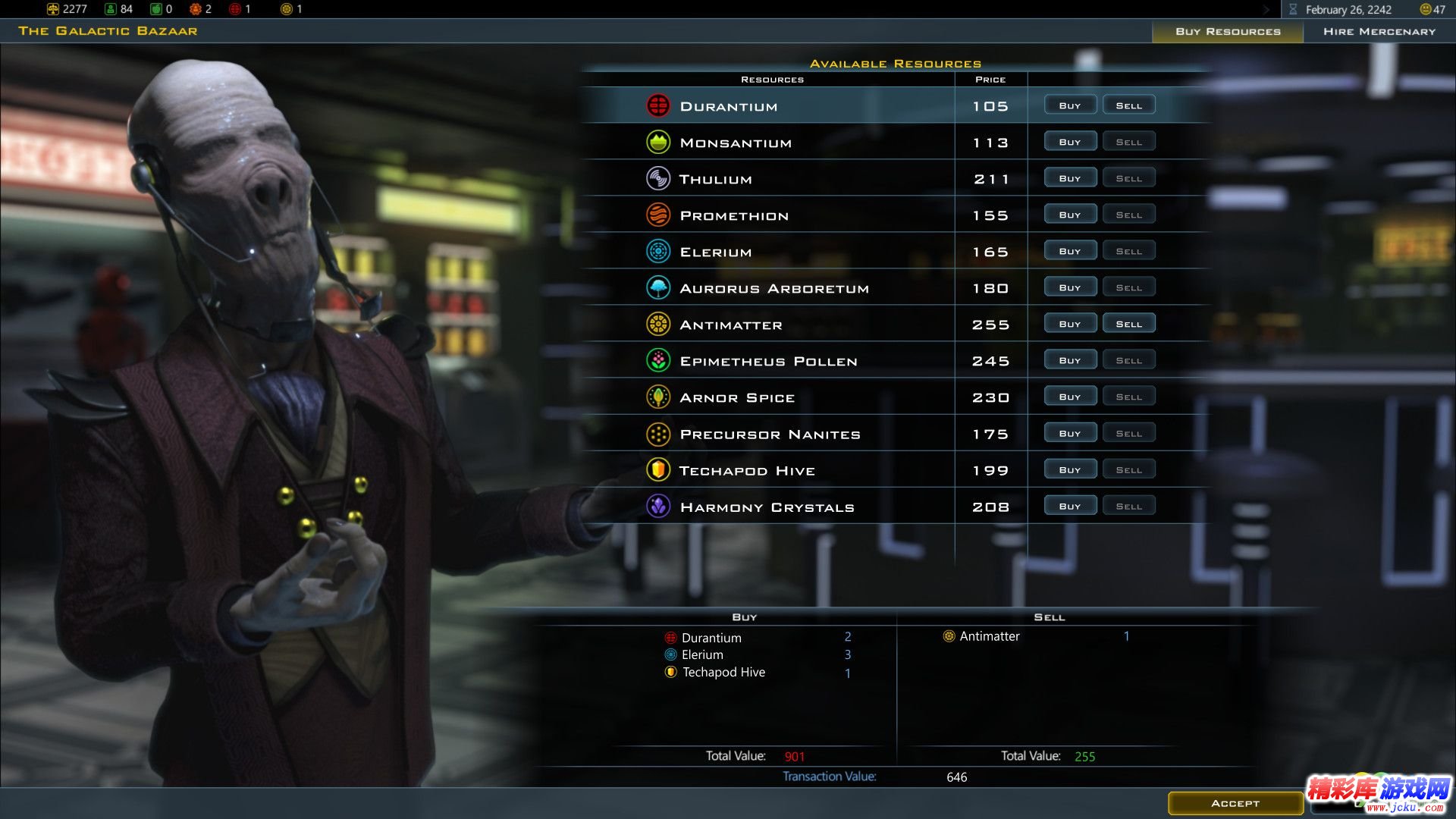The image size is (1456, 819).
Task: Select the Thulium resource row
Action: (715, 179)
